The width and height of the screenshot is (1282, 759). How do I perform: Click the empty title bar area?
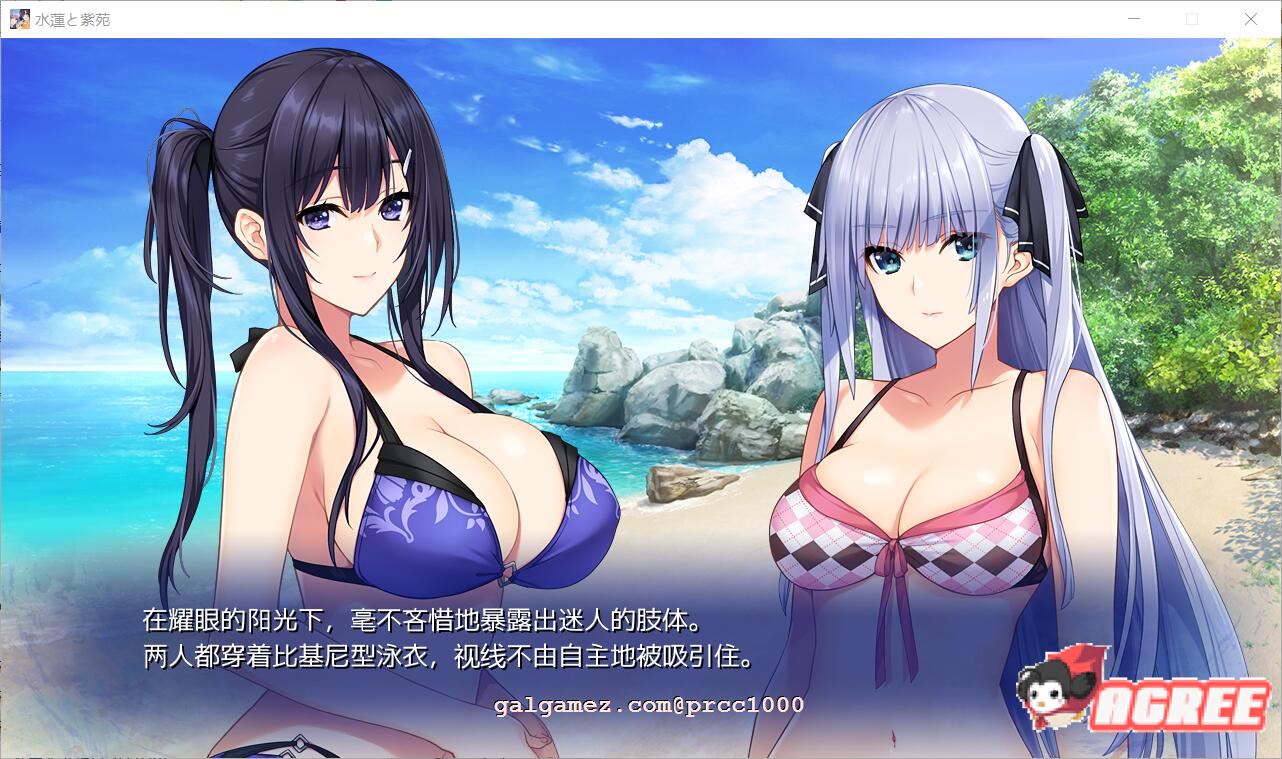[600, 19]
